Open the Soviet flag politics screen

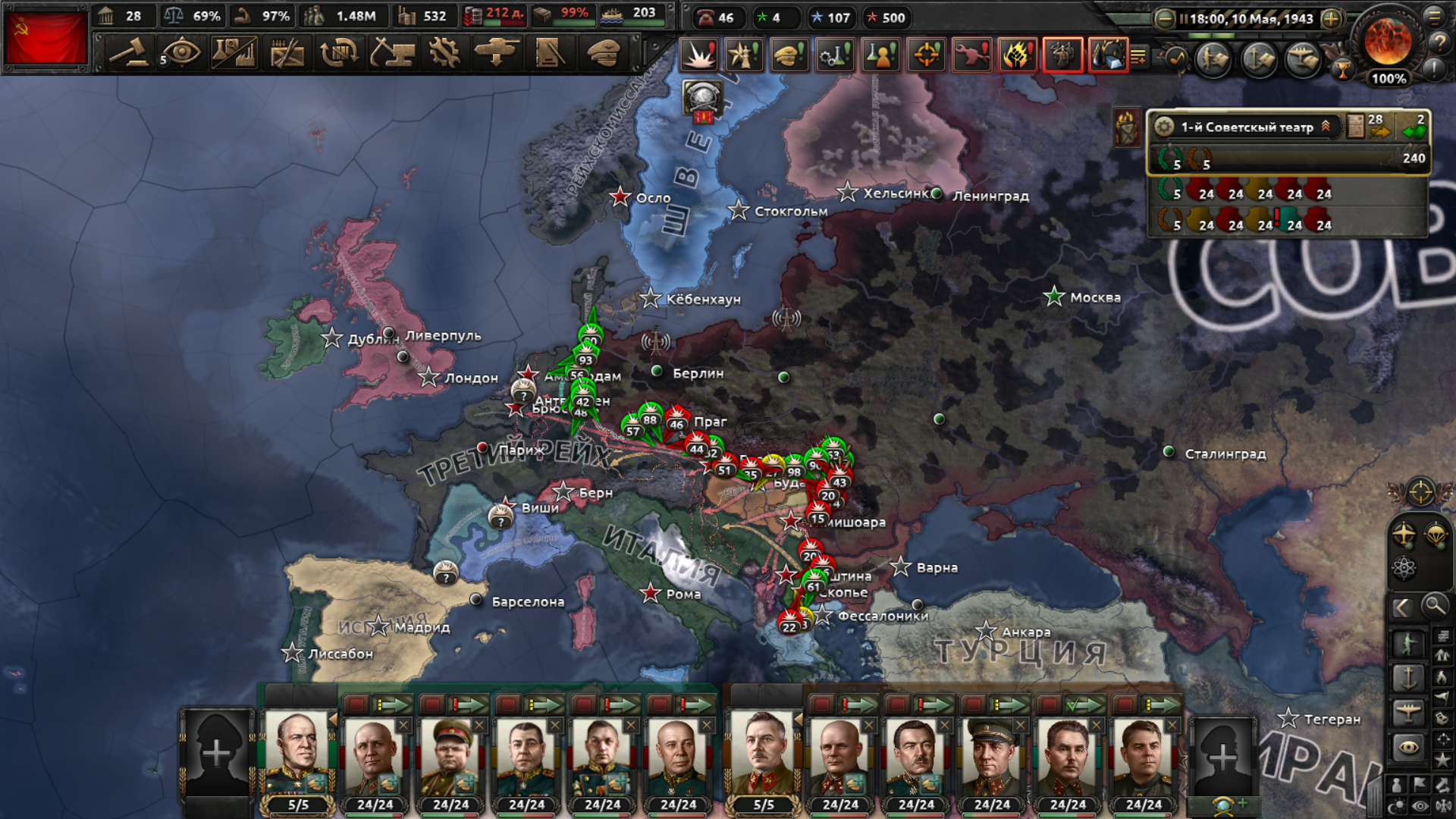(45, 36)
